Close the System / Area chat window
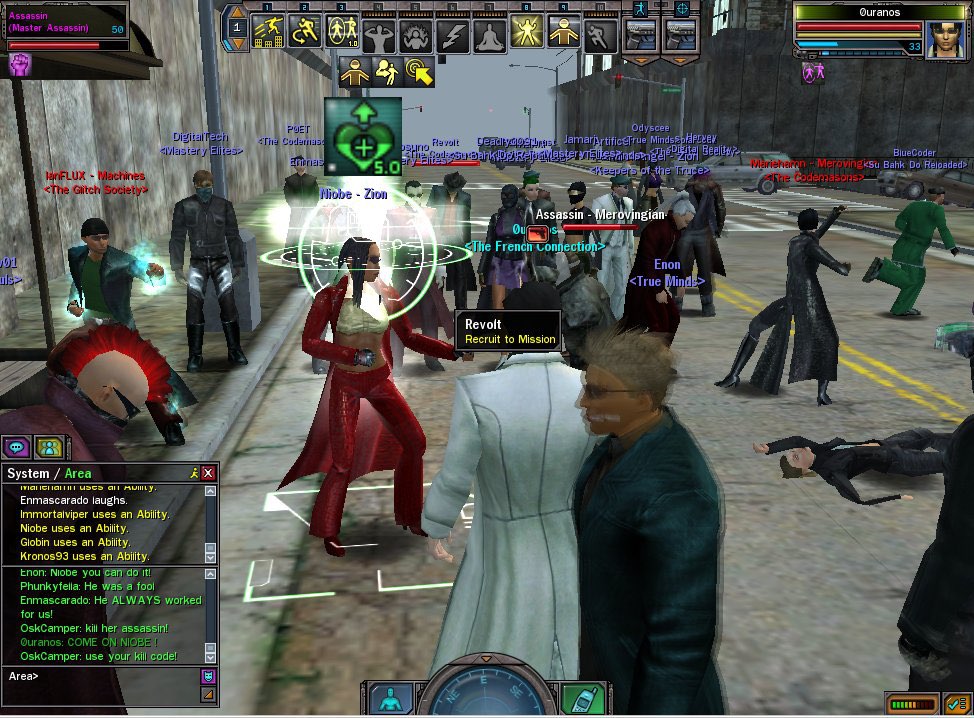This screenshot has height=718, width=974. pos(208,472)
